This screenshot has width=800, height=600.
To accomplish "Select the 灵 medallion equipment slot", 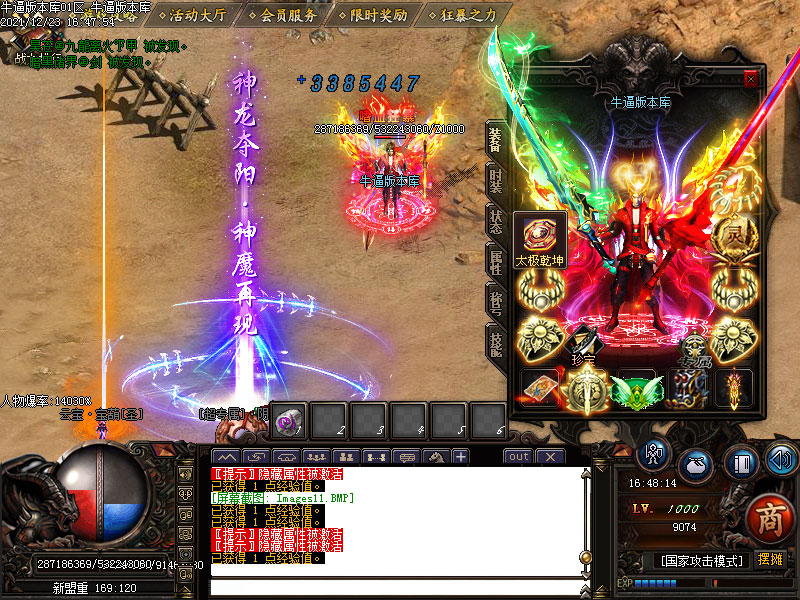I will pyautogui.click(x=733, y=238).
